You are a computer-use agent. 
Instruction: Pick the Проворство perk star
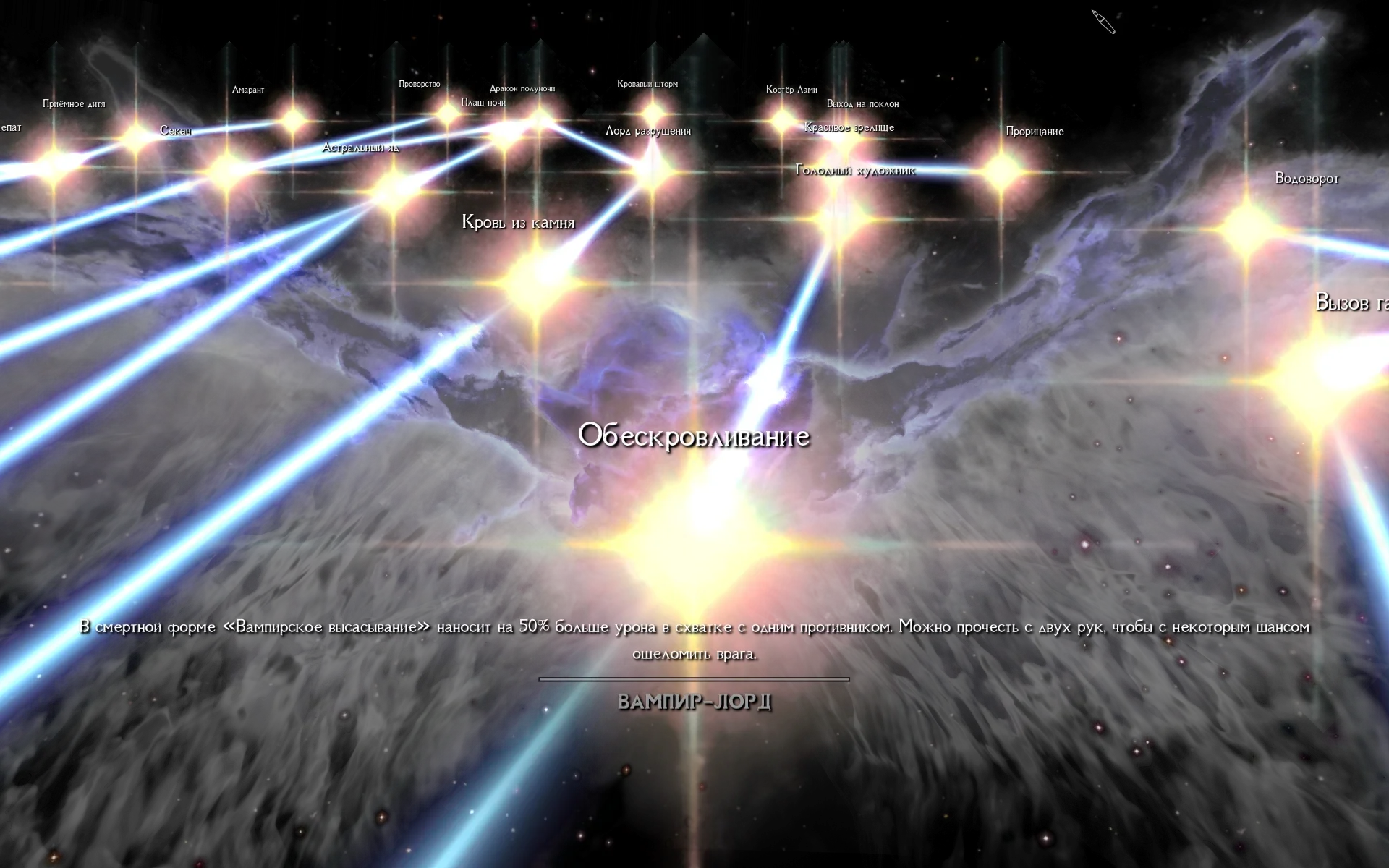[447, 114]
